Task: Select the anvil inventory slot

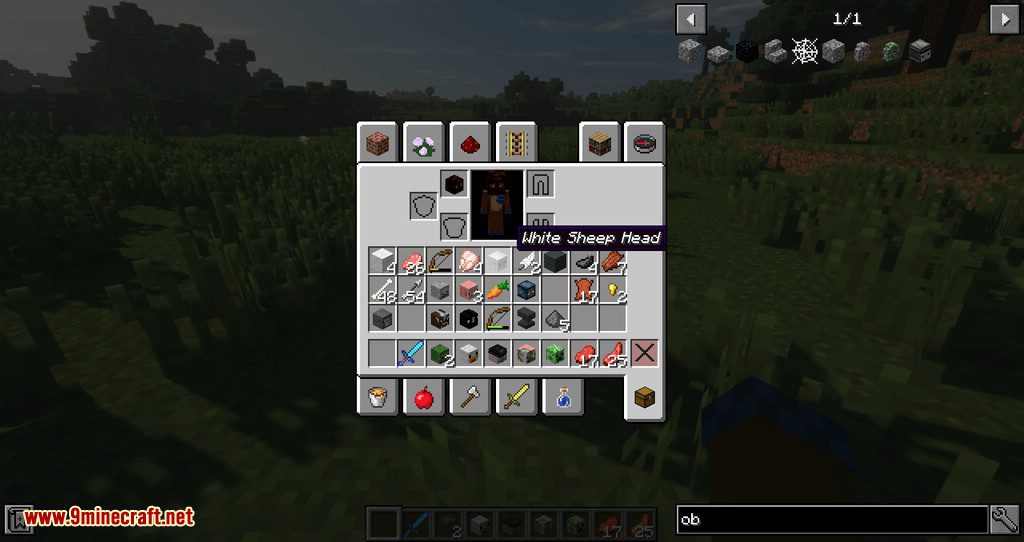Action: pyautogui.click(x=526, y=319)
